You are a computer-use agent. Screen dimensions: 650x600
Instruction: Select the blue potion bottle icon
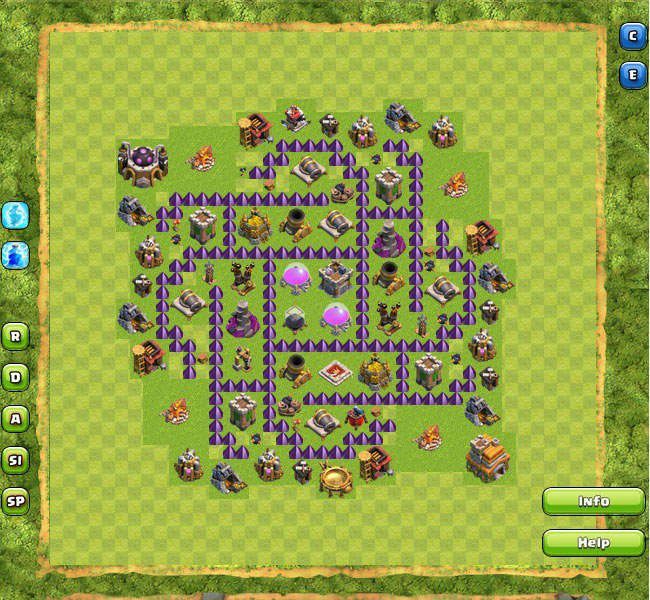(x=15, y=254)
